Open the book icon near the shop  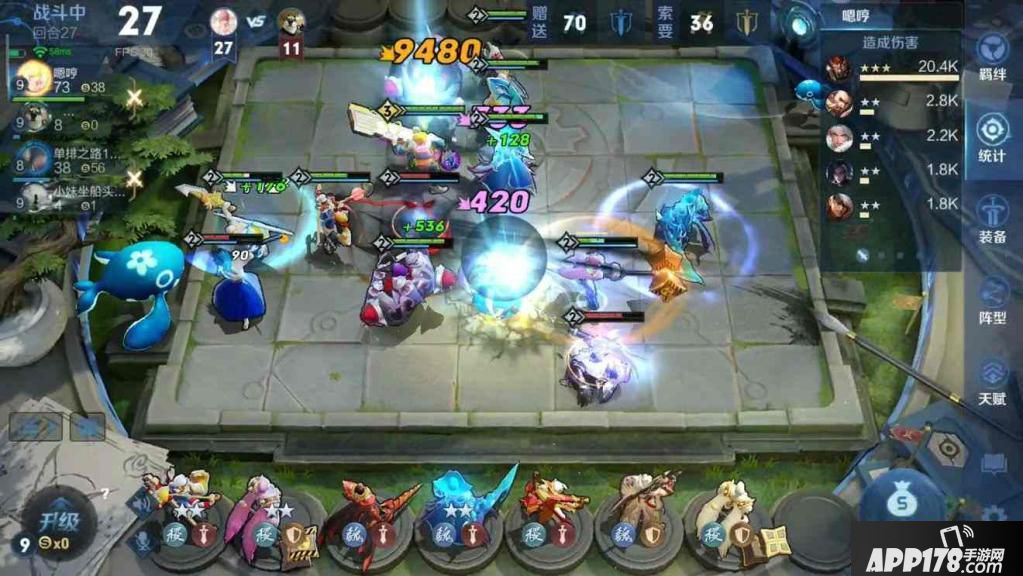(x=993, y=464)
